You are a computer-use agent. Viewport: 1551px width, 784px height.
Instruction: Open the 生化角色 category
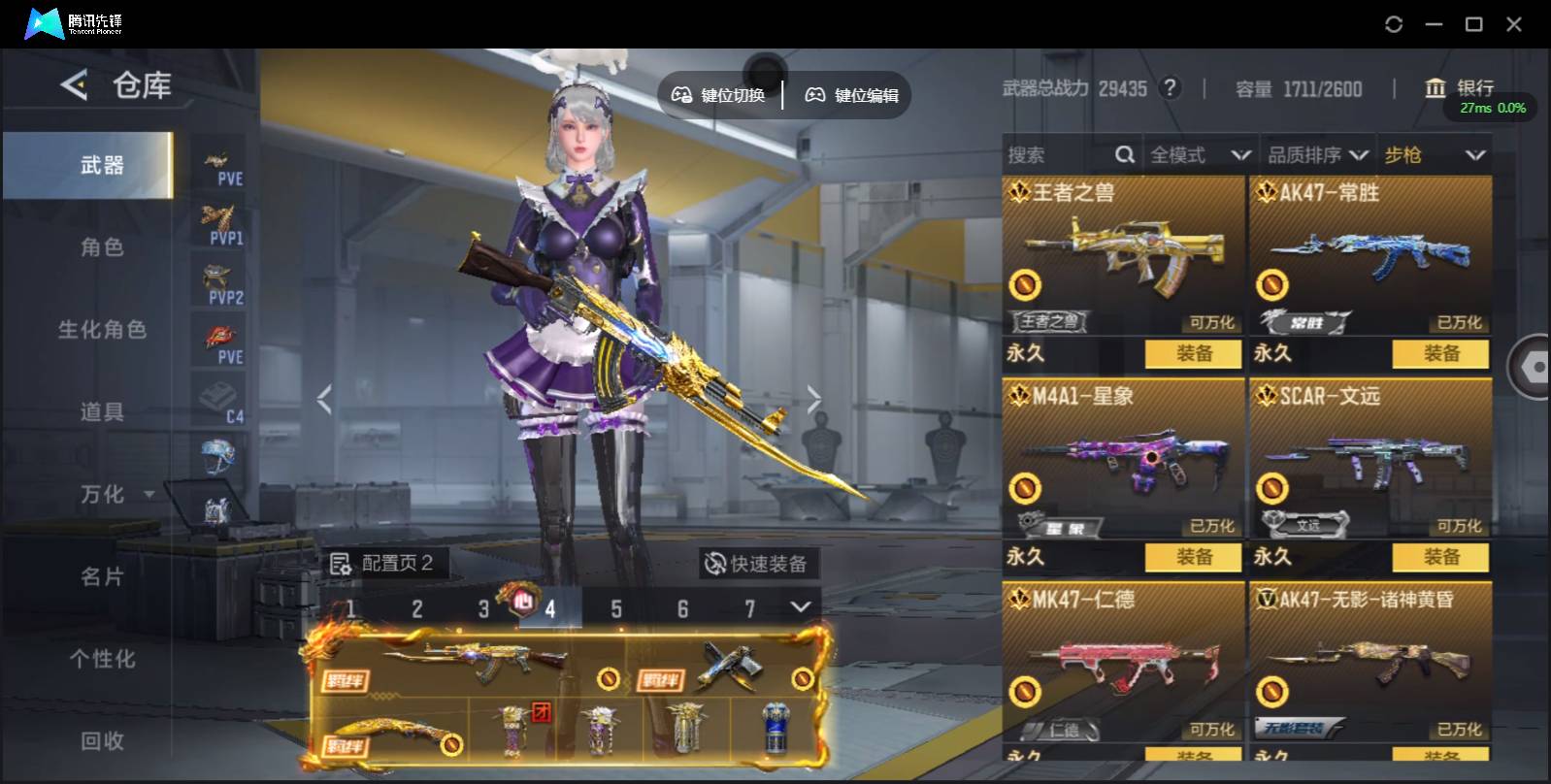(x=101, y=330)
